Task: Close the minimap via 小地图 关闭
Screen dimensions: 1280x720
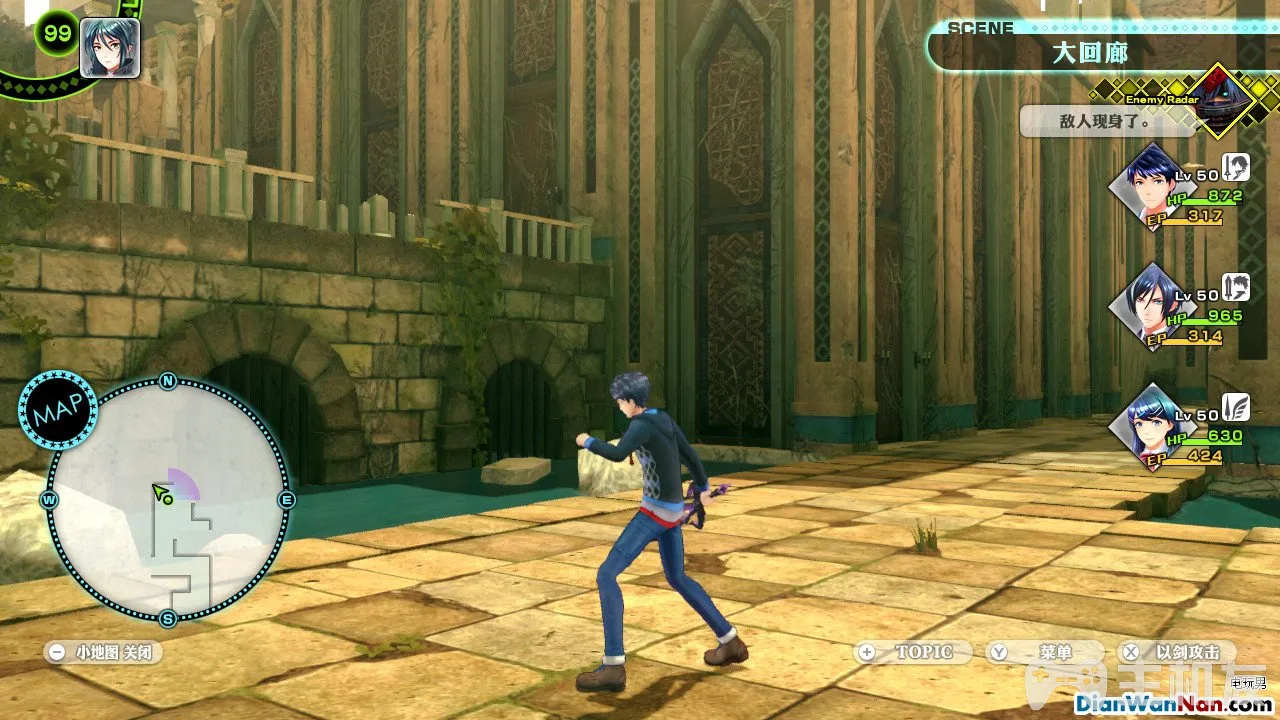Action: 104,652
